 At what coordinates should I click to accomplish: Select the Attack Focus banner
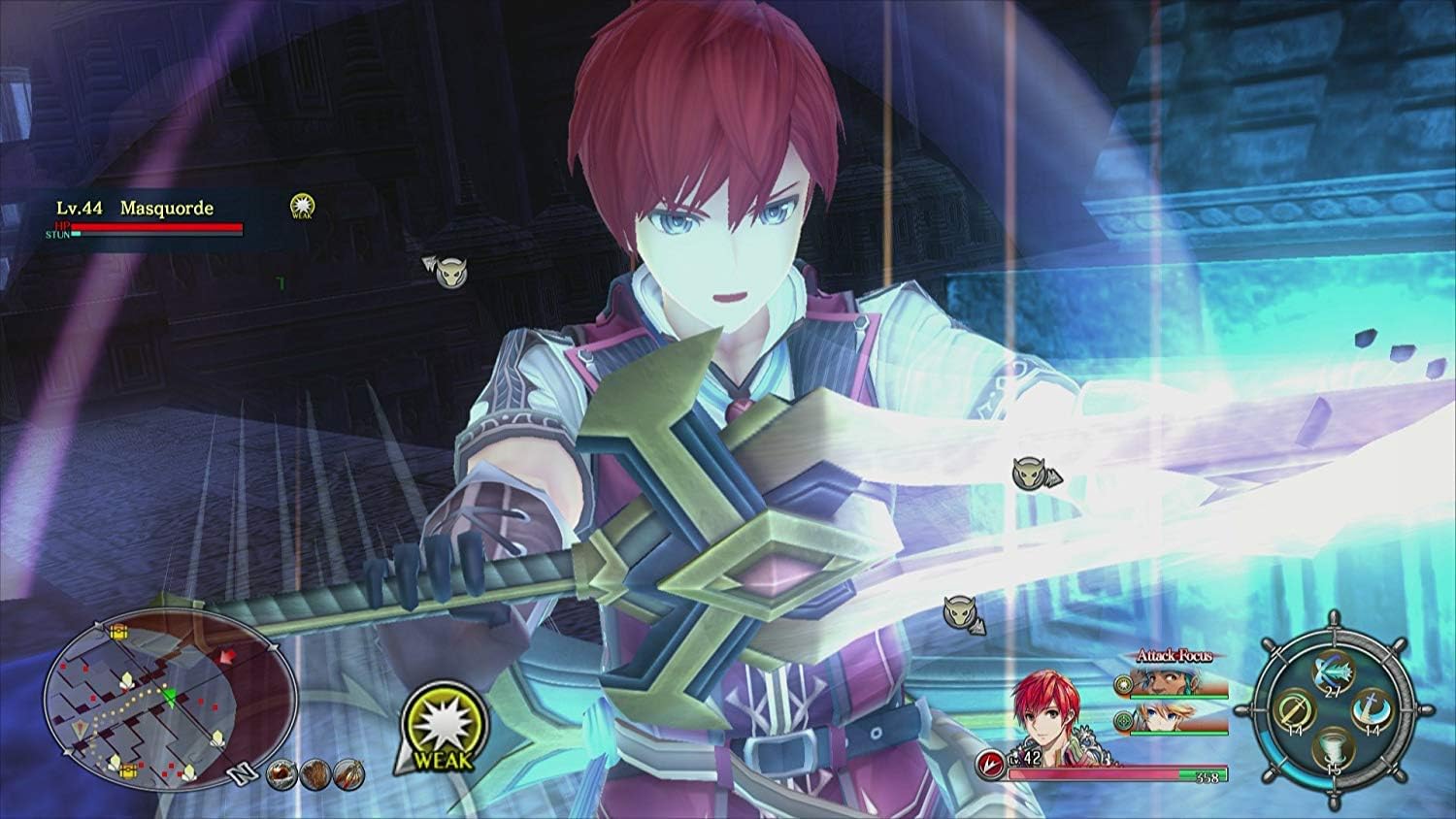(1174, 656)
